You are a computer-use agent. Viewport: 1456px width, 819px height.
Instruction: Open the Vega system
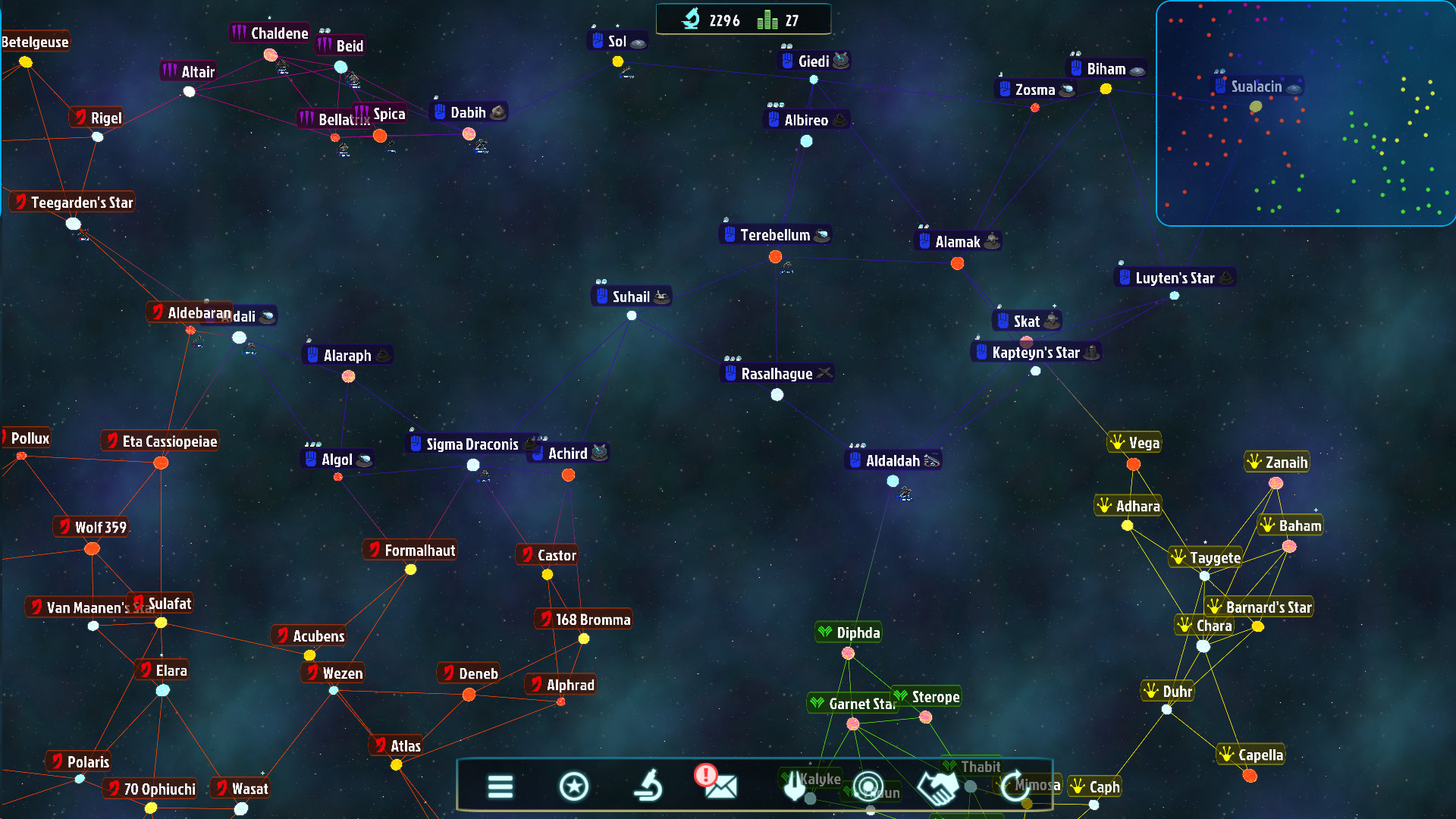click(x=1134, y=442)
